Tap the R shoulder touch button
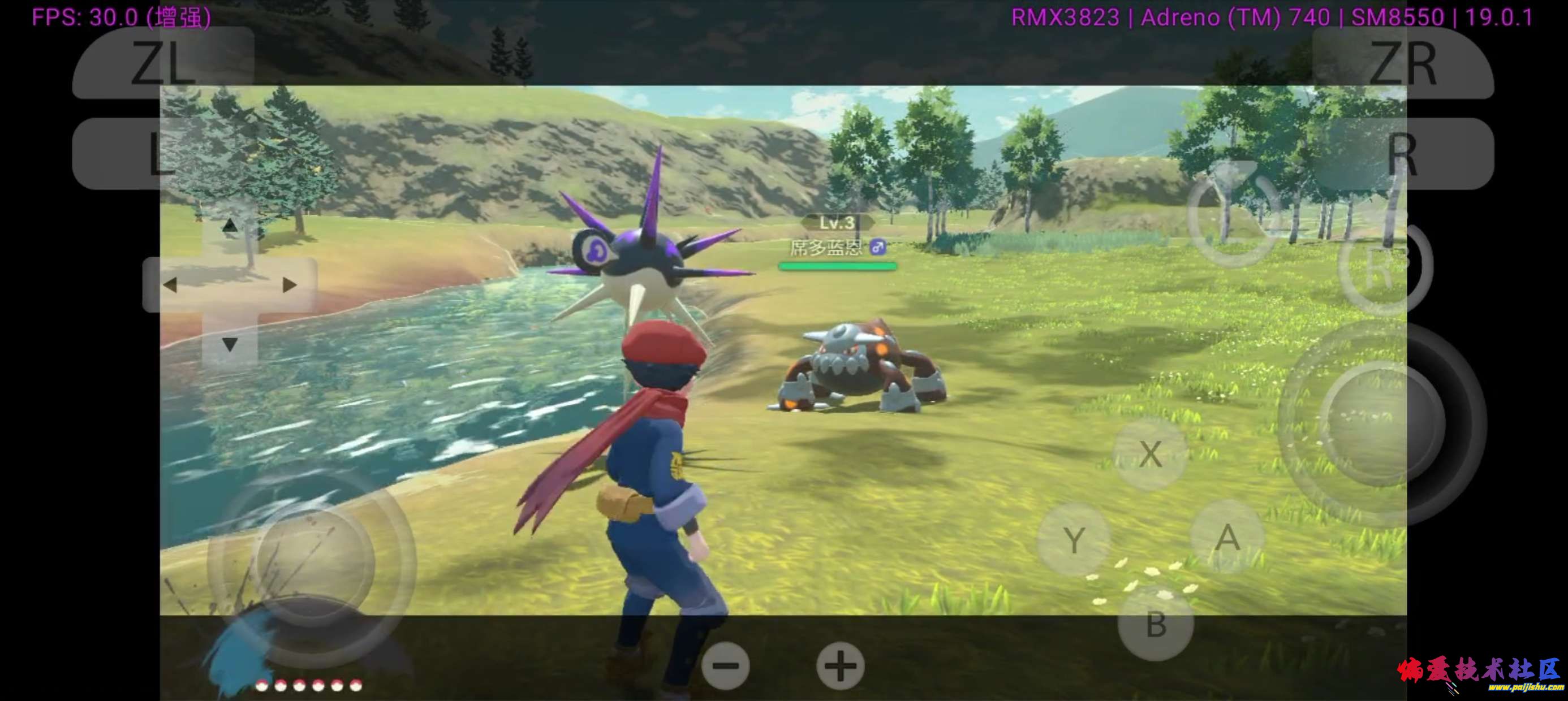The height and width of the screenshot is (701, 1568). point(1402,153)
